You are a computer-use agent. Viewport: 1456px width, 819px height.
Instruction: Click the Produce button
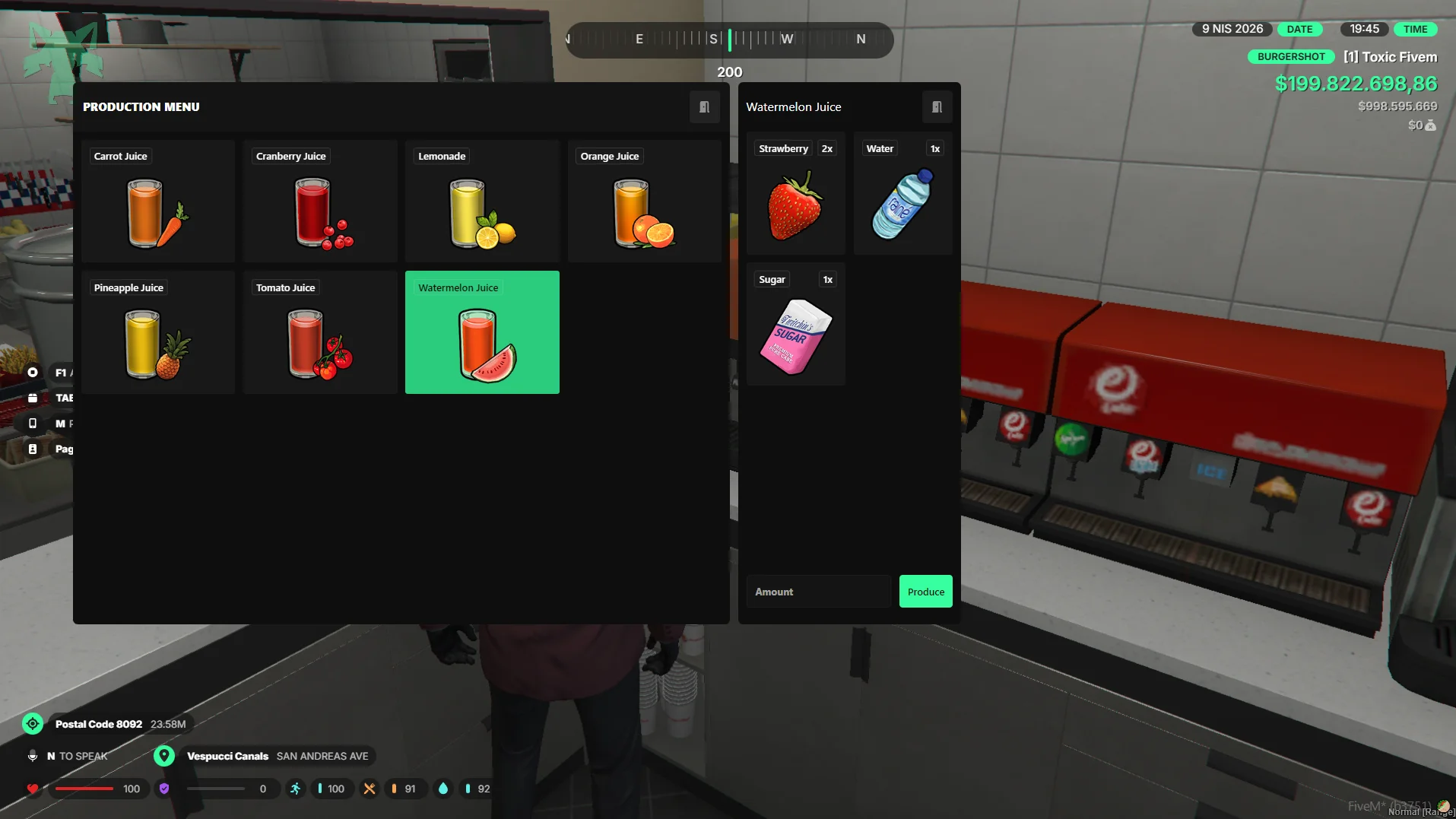coord(925,592)
